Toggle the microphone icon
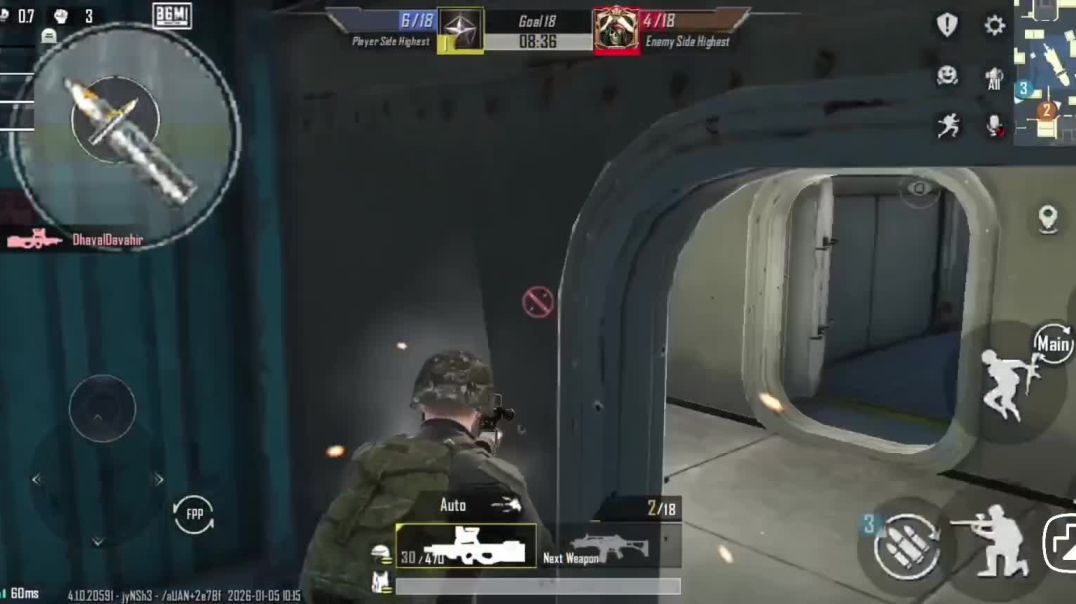 994,125
